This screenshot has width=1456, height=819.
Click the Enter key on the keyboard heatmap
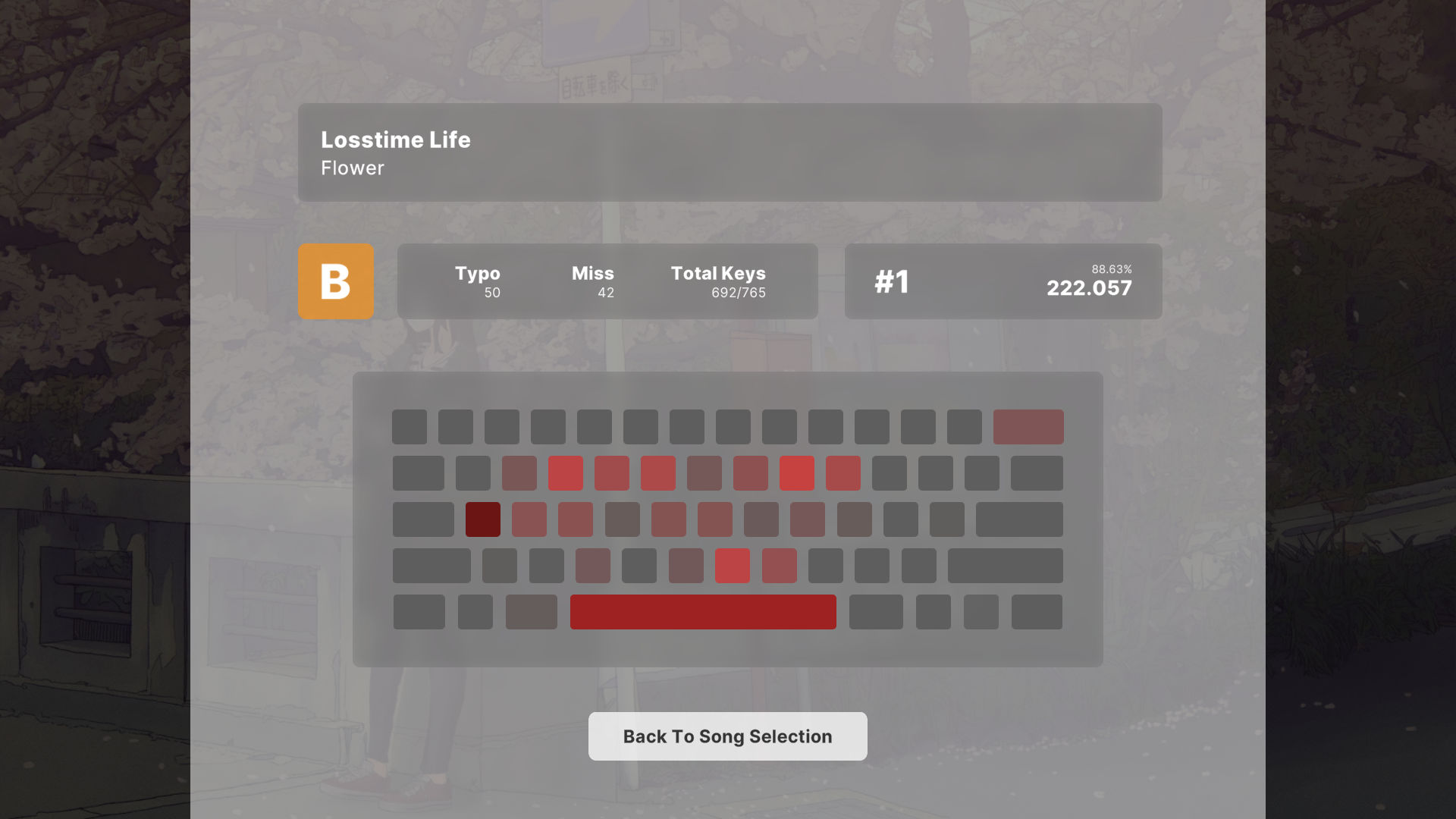pos(1019,519)
